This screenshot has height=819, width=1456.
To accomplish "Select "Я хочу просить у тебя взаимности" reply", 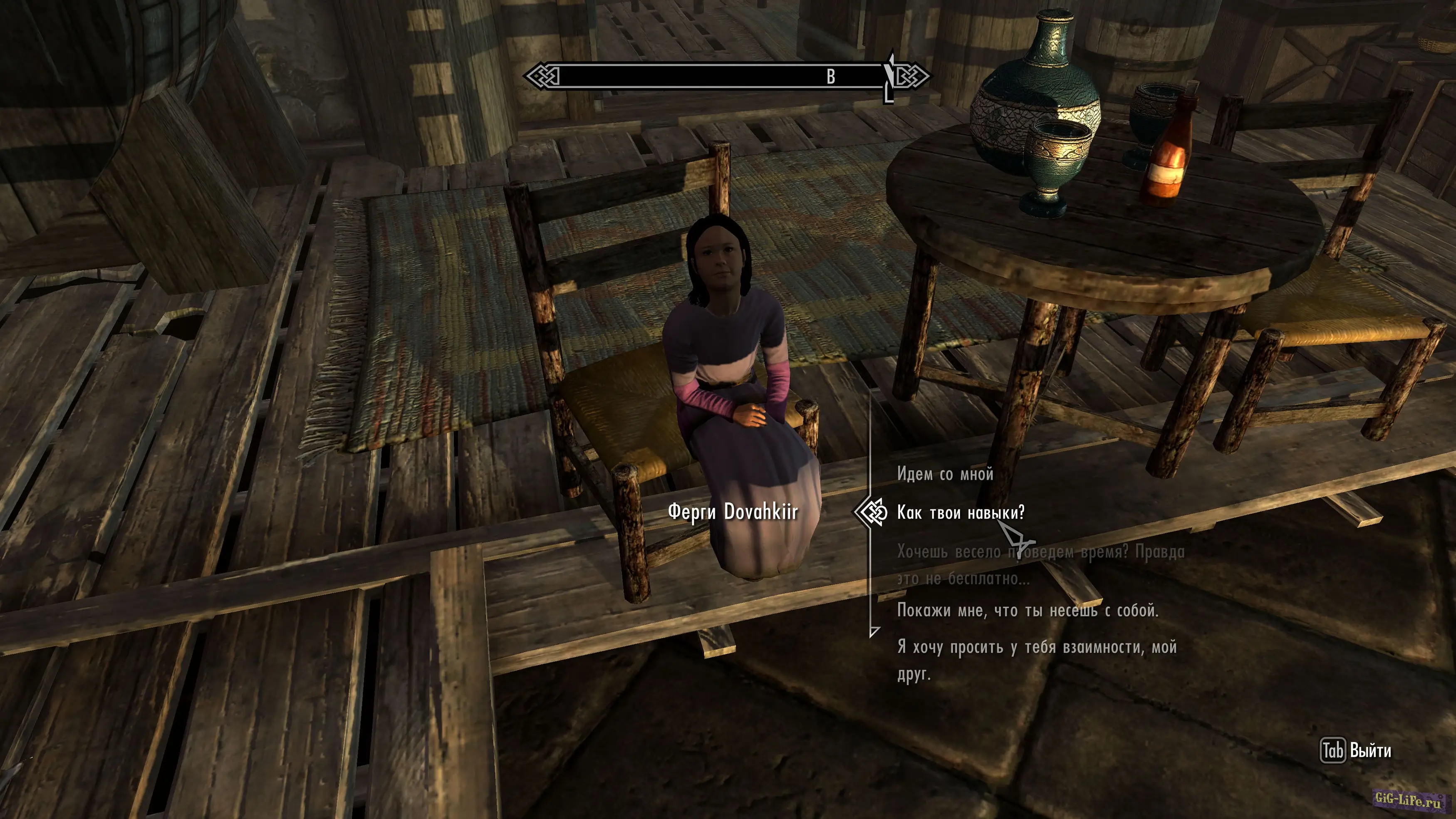I will click(x=1037, y=660).
